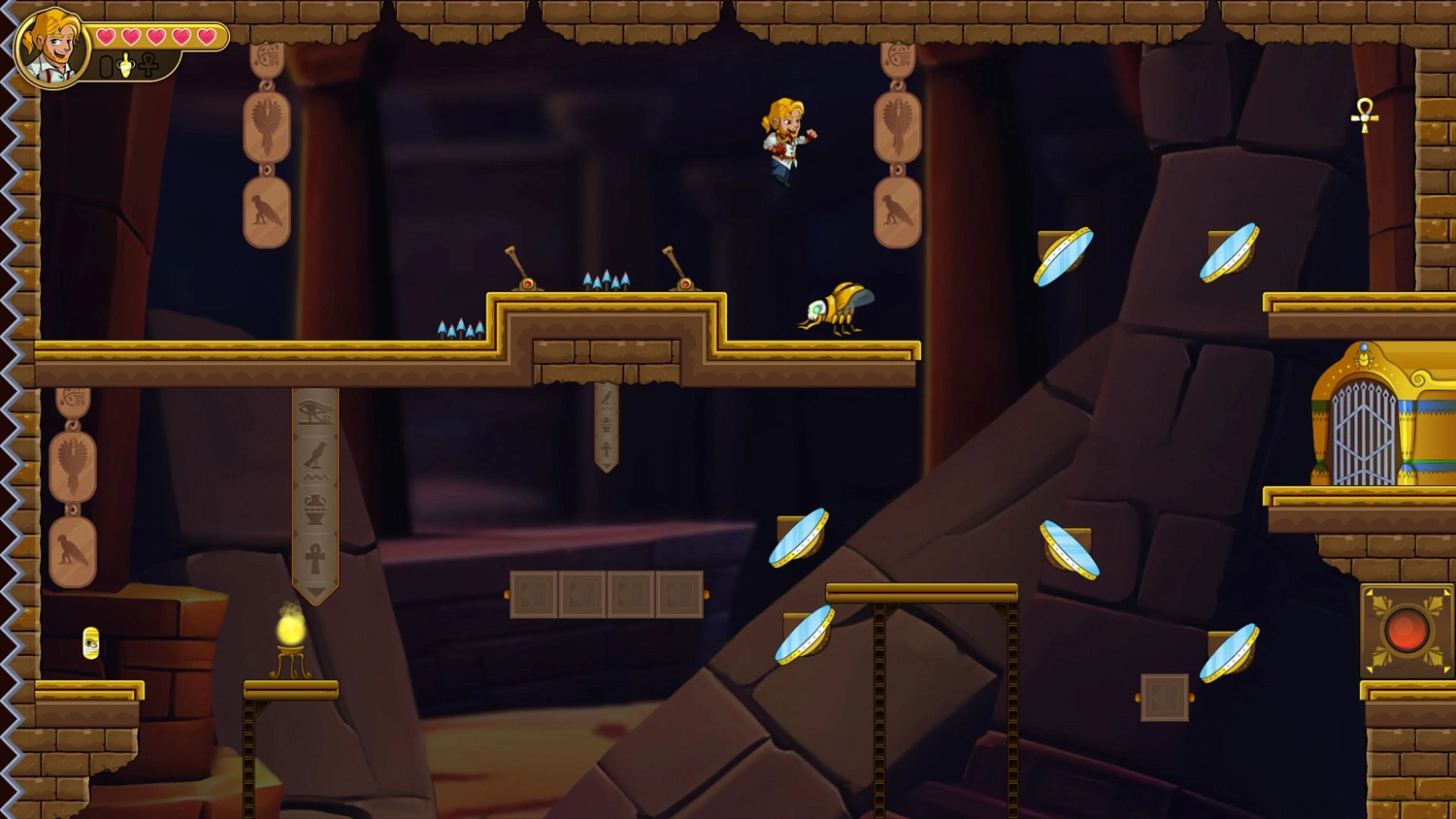The height and width of the screenshot is (819, 1456).
Task: Open the hero's portrait in the top-left
Action: [53, 49]
